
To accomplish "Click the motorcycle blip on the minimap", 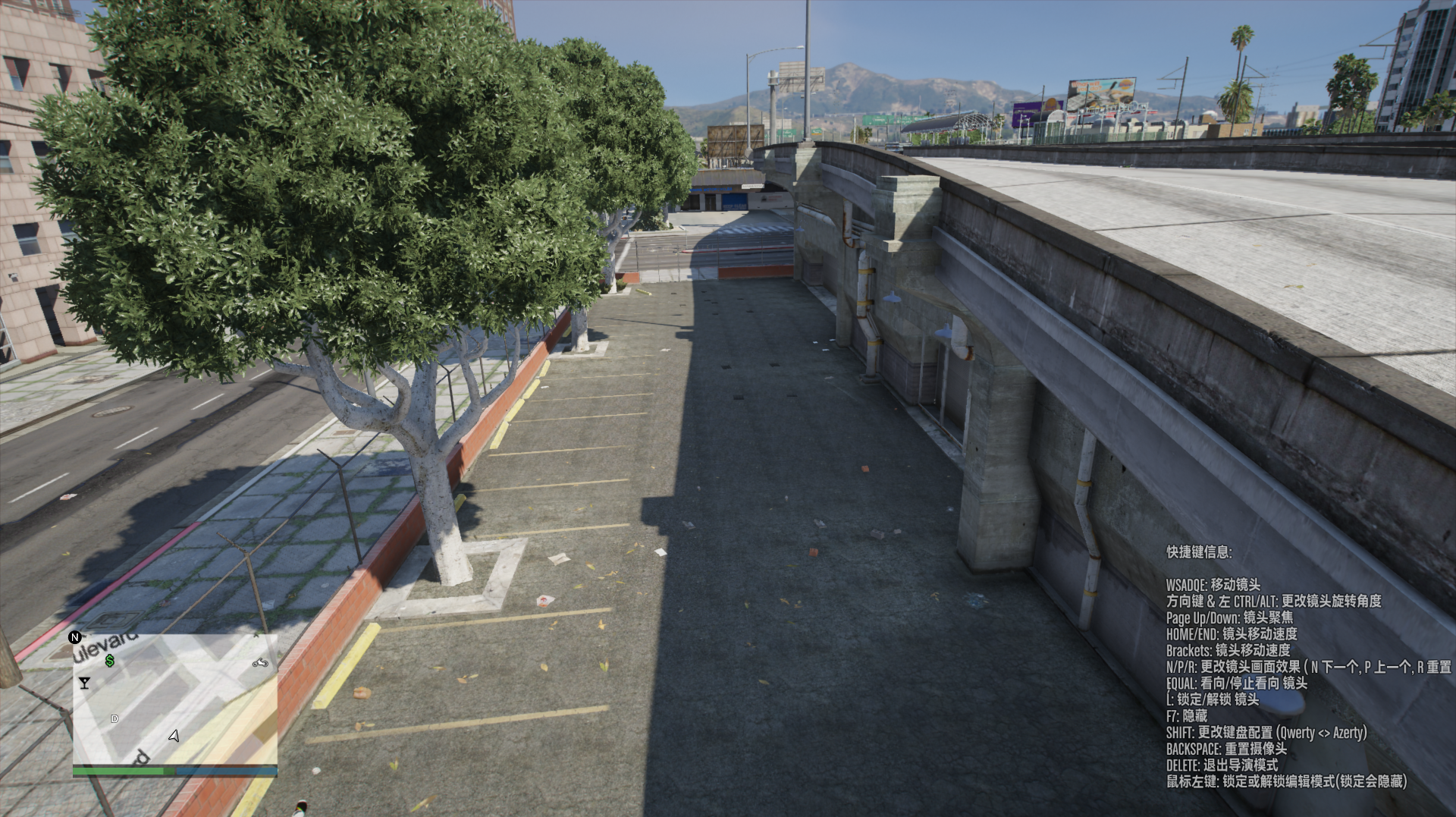I will coord(260,663).
